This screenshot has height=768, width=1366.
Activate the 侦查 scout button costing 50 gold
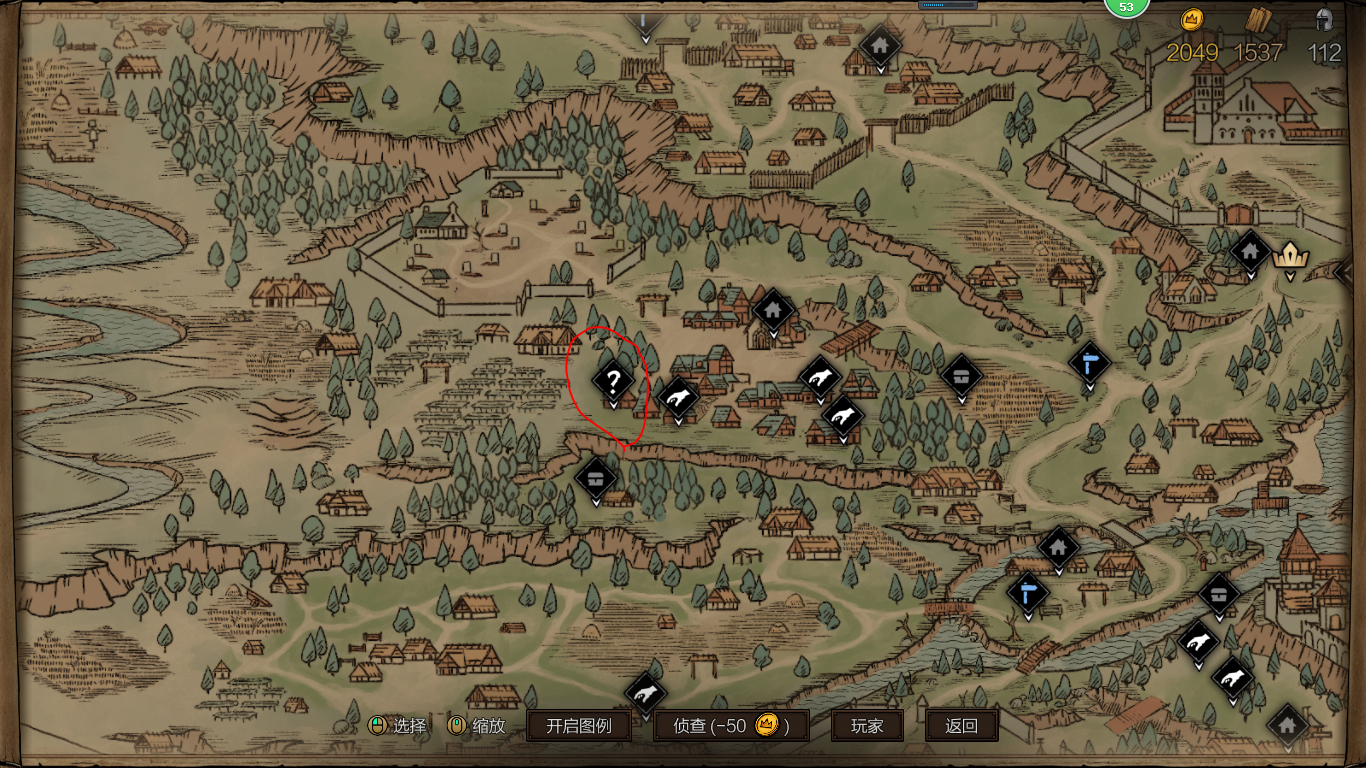coord(731,726)
